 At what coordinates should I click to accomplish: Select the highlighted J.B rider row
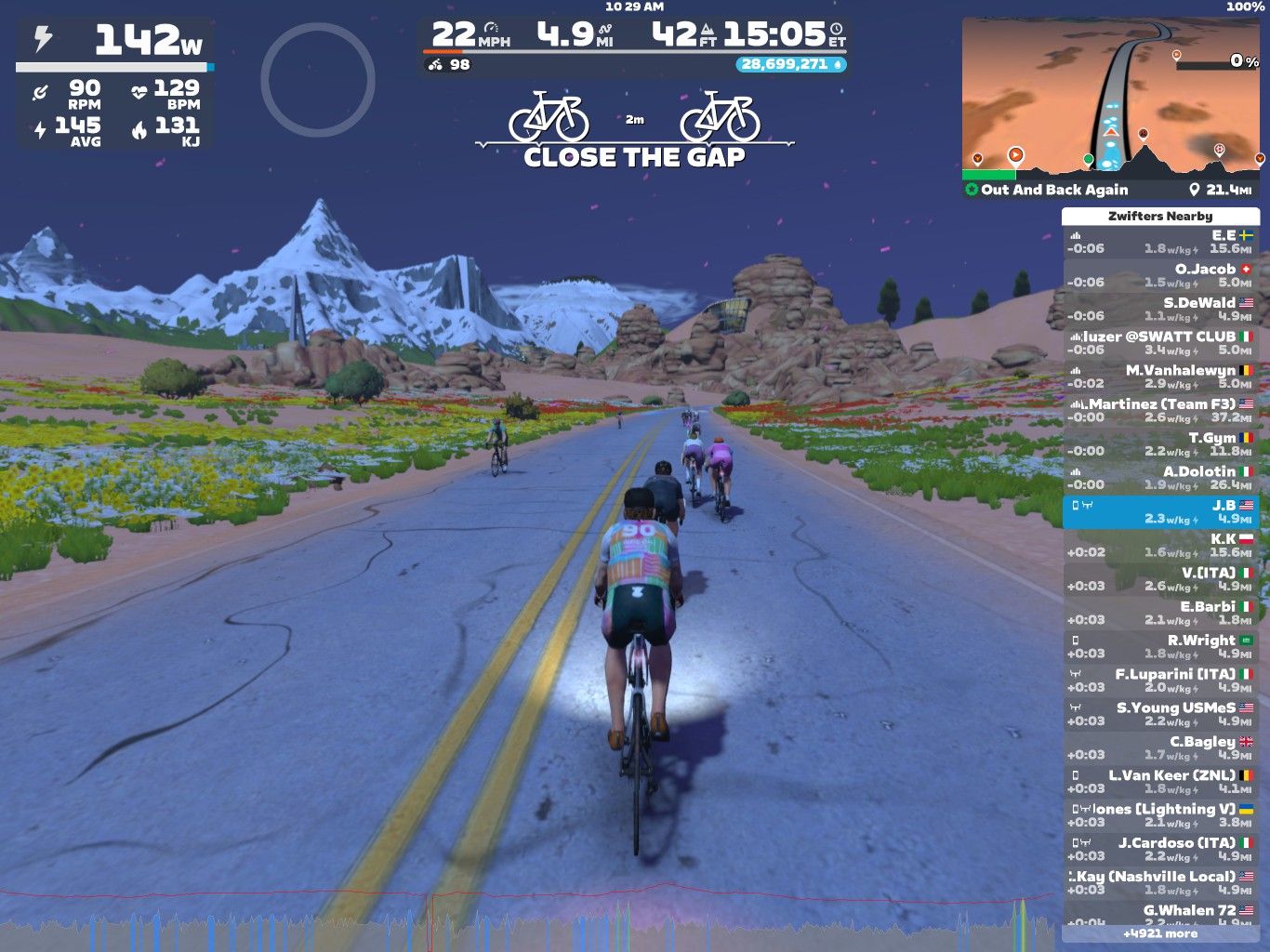point(1160,512)
